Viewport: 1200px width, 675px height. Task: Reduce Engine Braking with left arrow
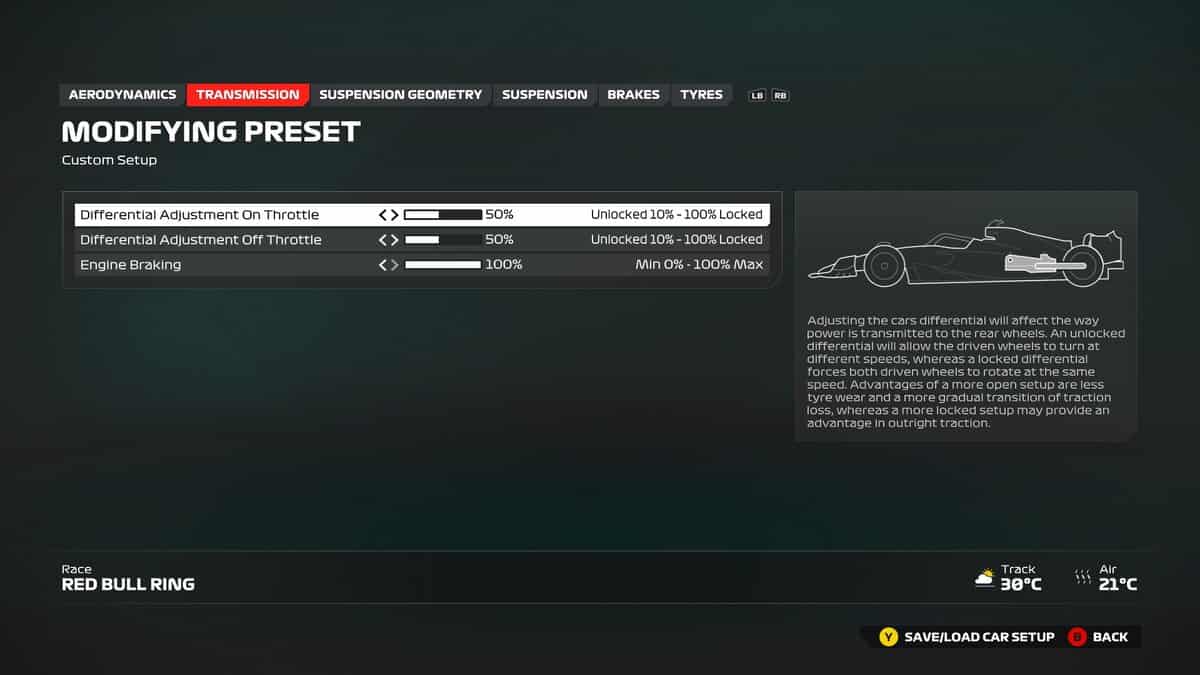tap(383, 265)
